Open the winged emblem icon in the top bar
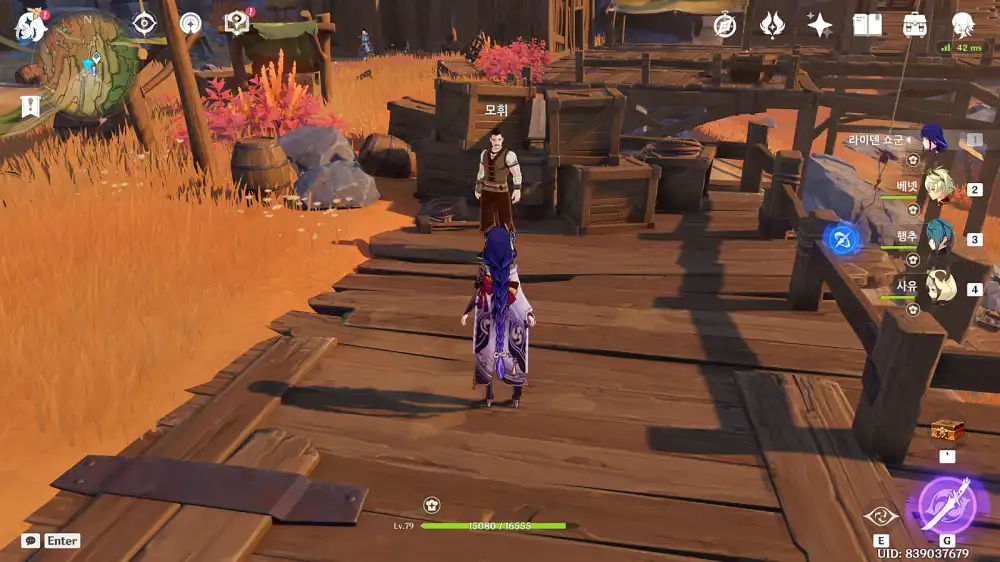 tap(772, 26)
